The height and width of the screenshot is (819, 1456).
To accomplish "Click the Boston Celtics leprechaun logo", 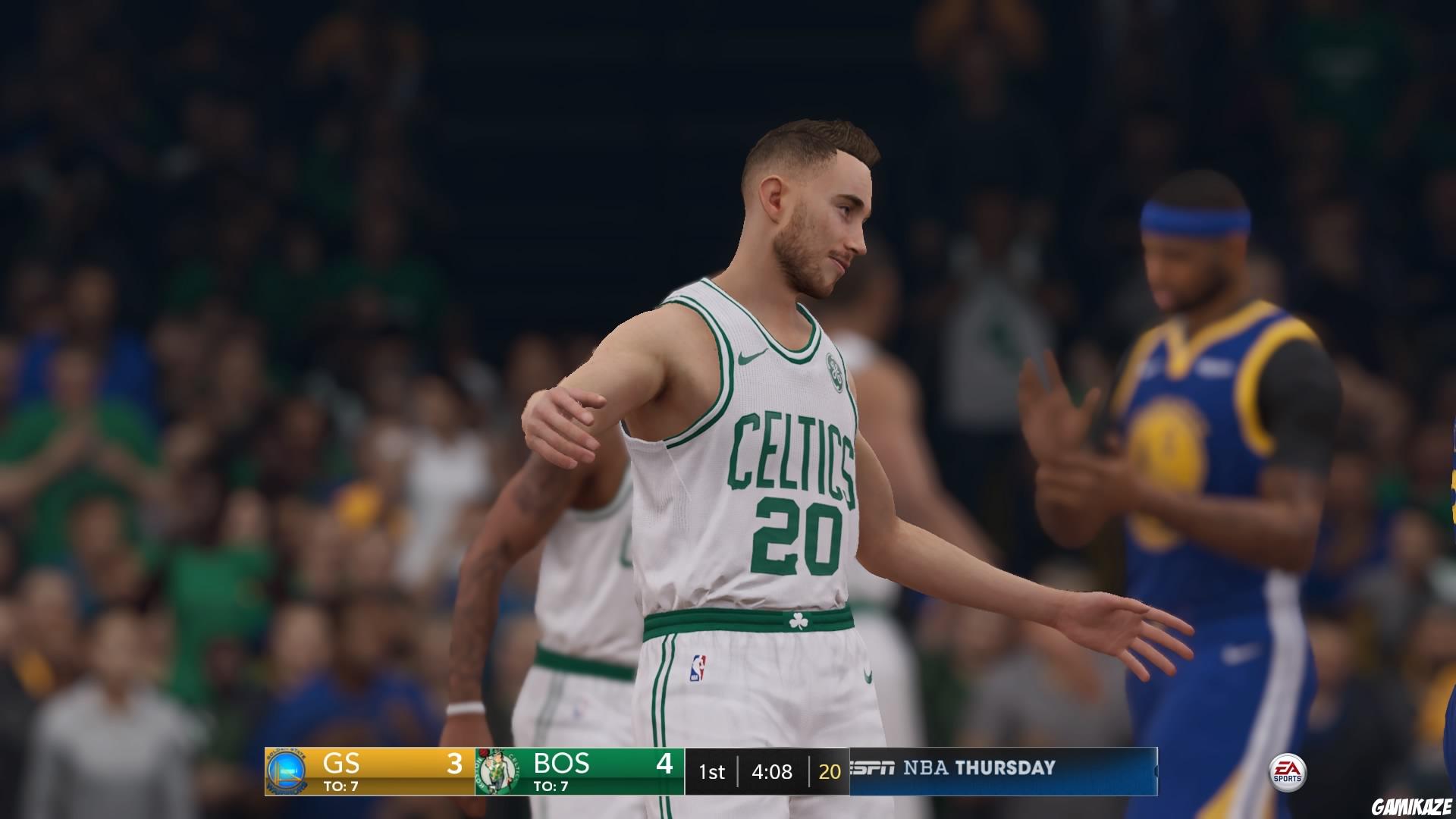I will [x=497, y=768].
